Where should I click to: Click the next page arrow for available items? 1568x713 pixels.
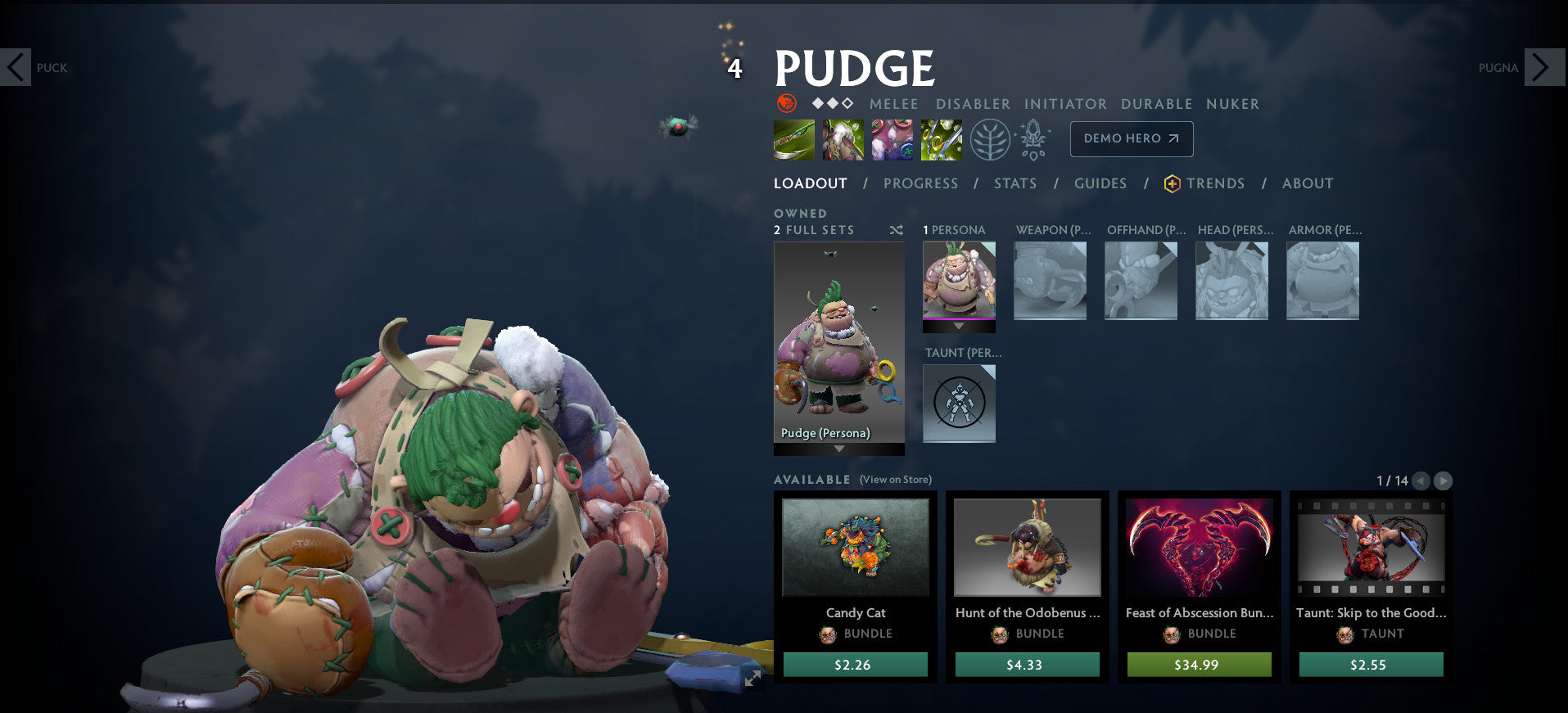[x=1448, y=481]
